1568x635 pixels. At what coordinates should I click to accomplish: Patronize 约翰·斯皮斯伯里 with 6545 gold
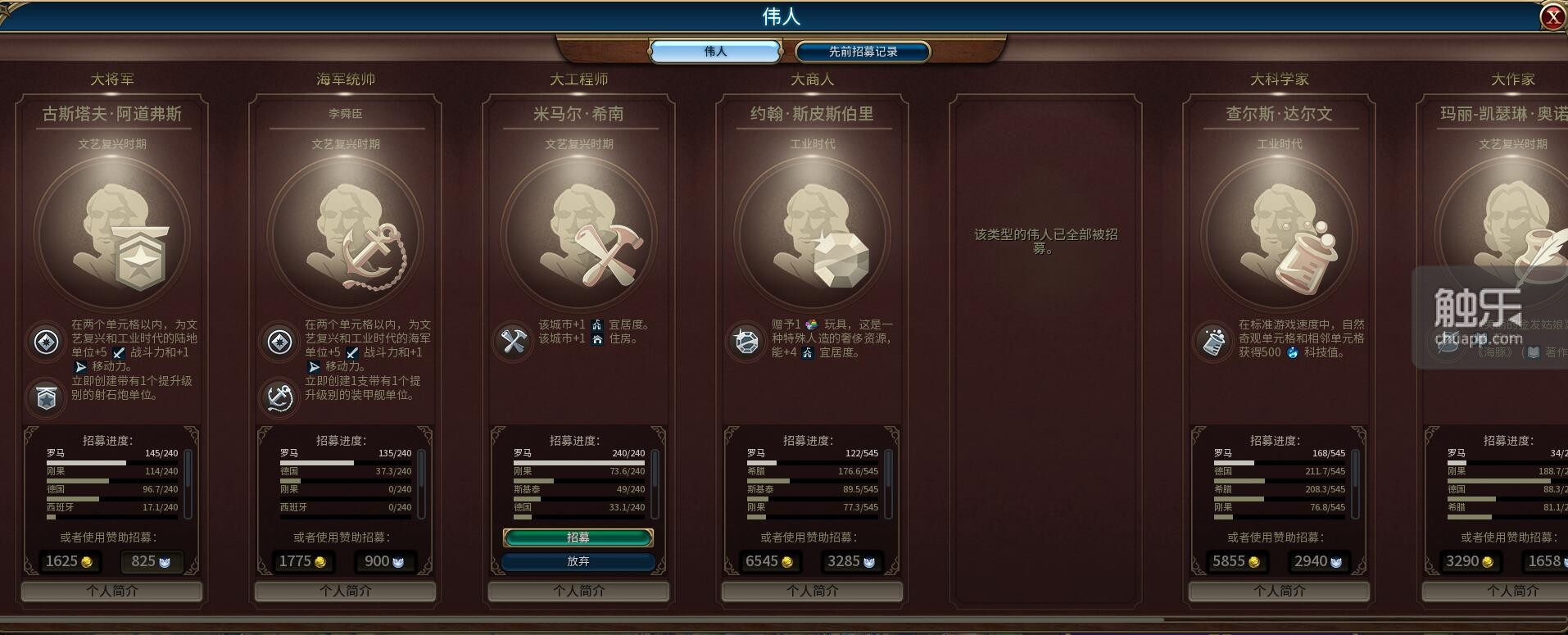(x=768, y=561)
